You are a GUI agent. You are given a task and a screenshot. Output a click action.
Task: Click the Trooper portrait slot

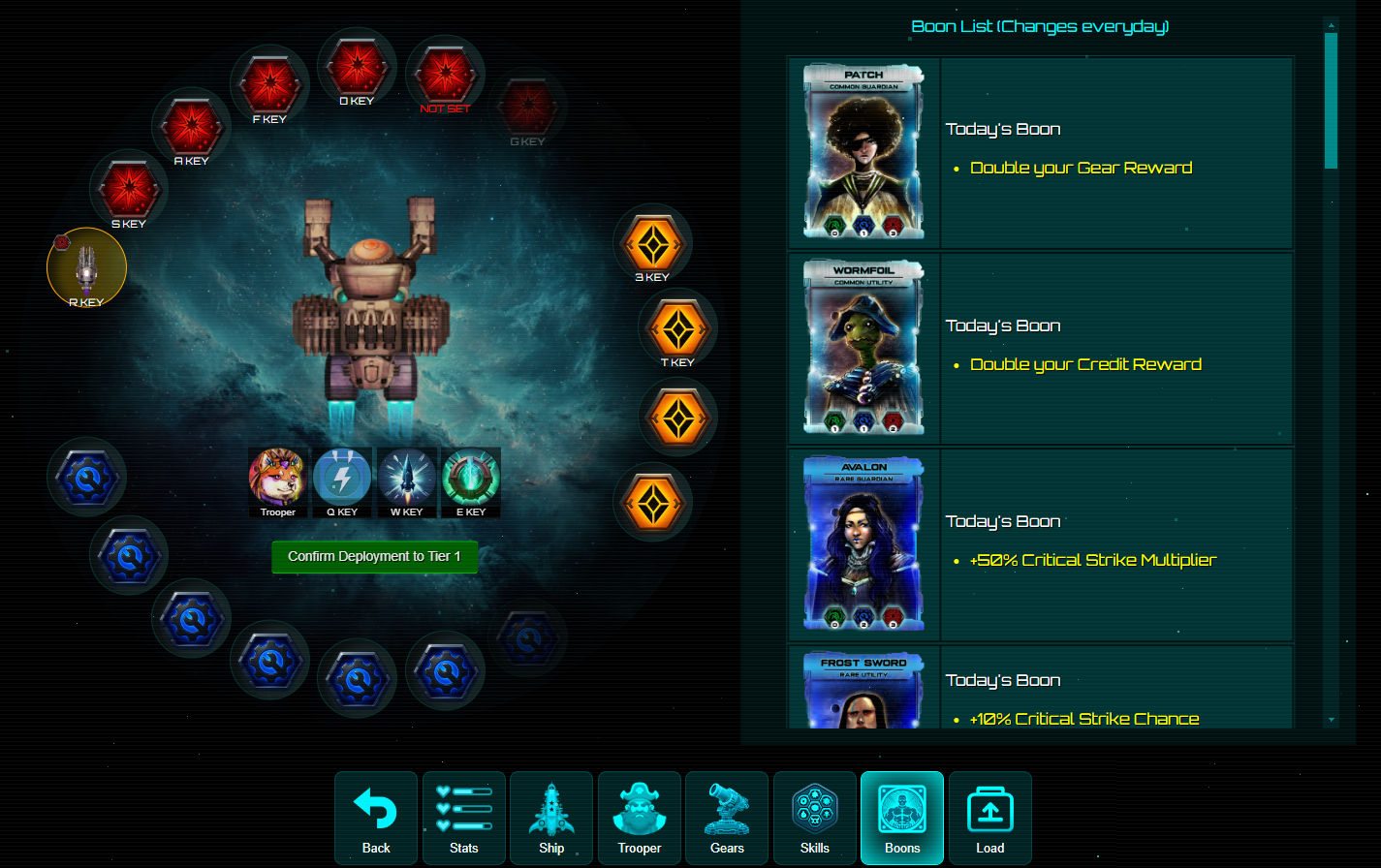(x=278, y=479)
